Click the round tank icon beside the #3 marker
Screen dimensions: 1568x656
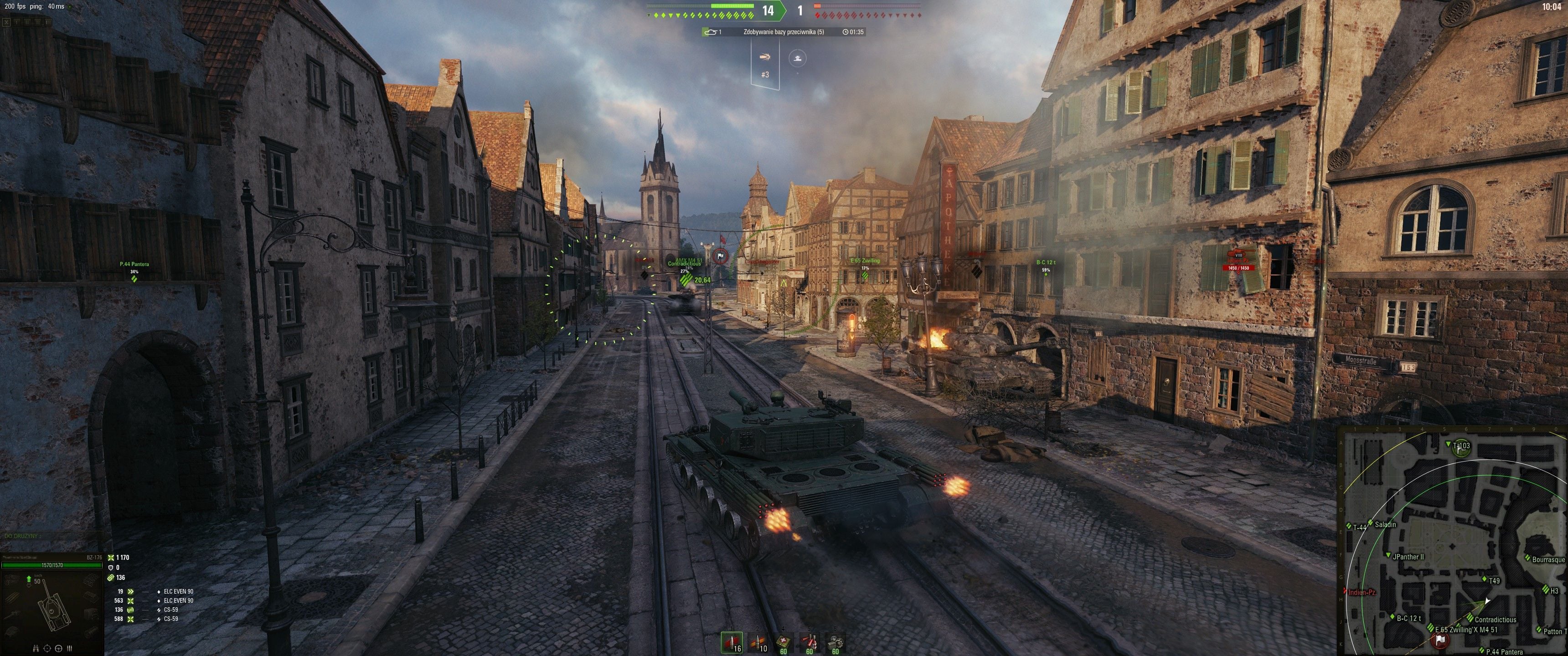coord(797,59)
